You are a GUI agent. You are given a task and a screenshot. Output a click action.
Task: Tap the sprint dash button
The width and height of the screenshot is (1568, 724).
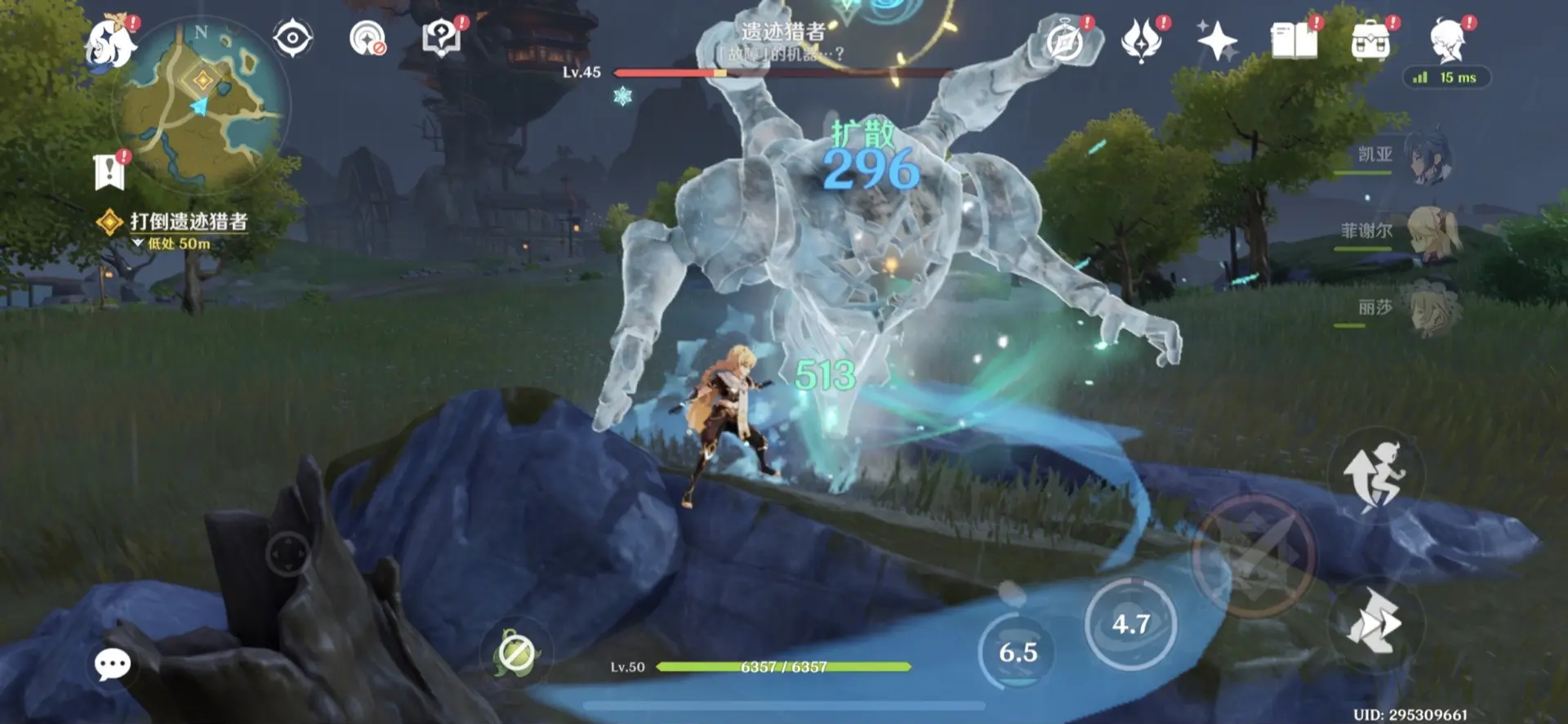click(1375, 623)
